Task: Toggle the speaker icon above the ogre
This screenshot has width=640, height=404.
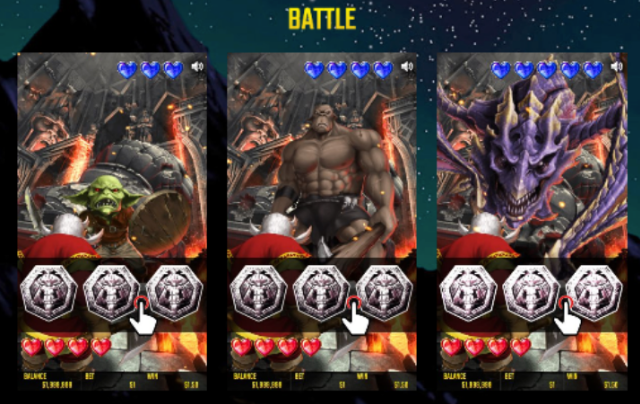Action: (407, 67)
